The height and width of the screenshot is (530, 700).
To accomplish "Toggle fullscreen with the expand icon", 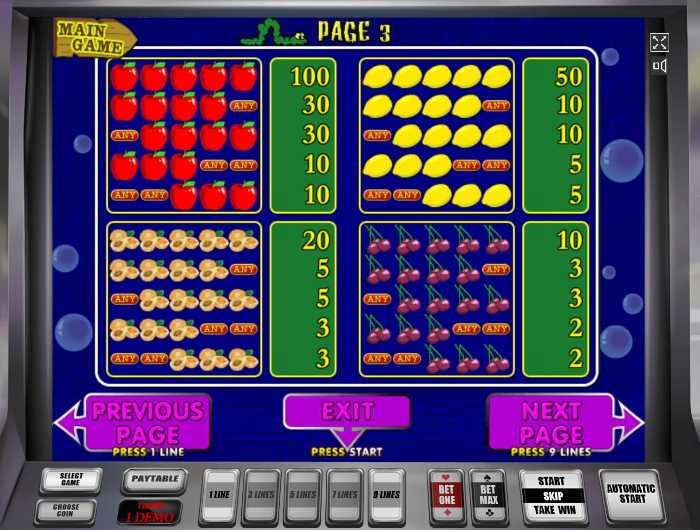I will (659, 42).
